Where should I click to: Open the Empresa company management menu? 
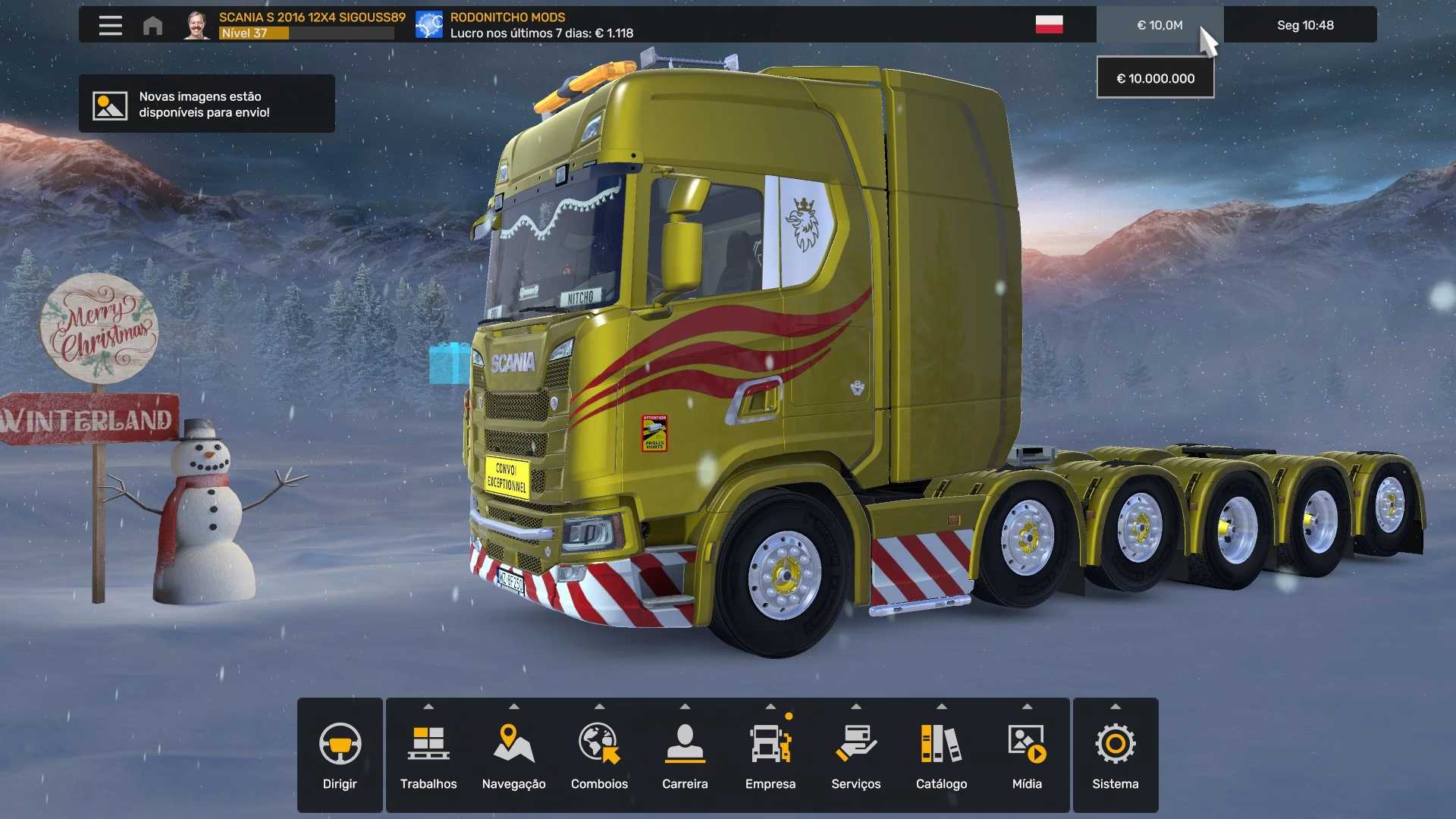pyautogui.click(x=770, y=755)
